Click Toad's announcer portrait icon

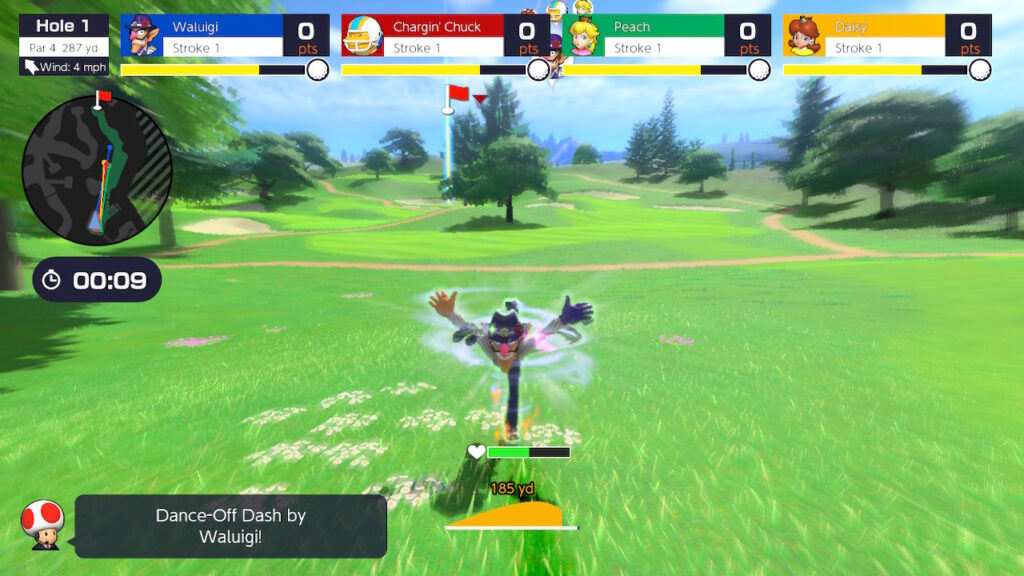(43, 525)
